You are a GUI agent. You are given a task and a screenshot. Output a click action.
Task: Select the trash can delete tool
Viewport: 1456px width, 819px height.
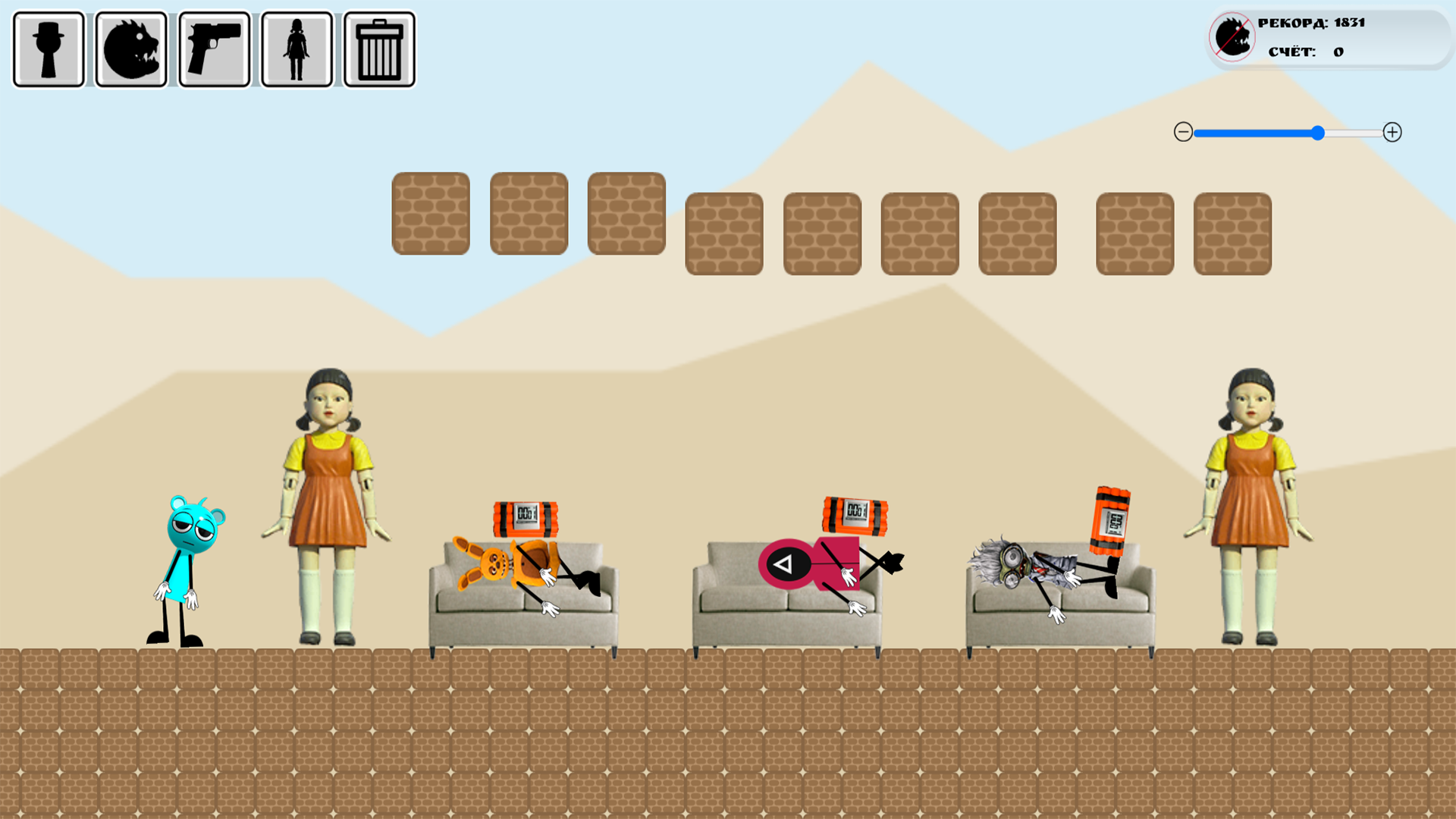[378, 47]
